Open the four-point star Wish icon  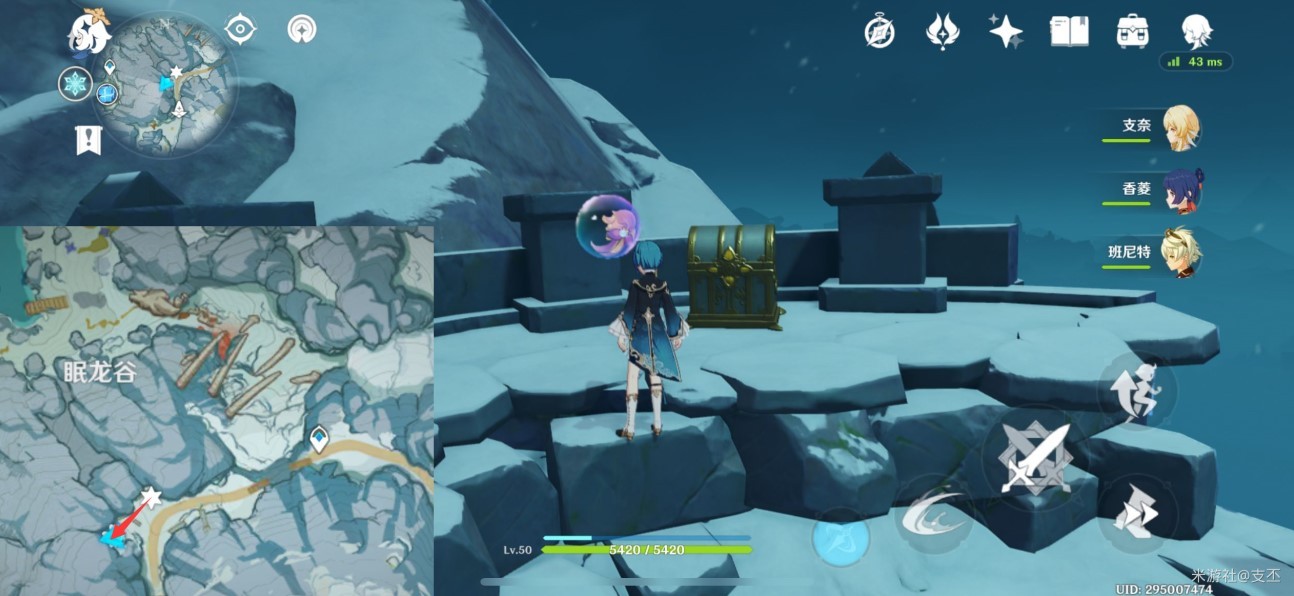(1005, 31)
